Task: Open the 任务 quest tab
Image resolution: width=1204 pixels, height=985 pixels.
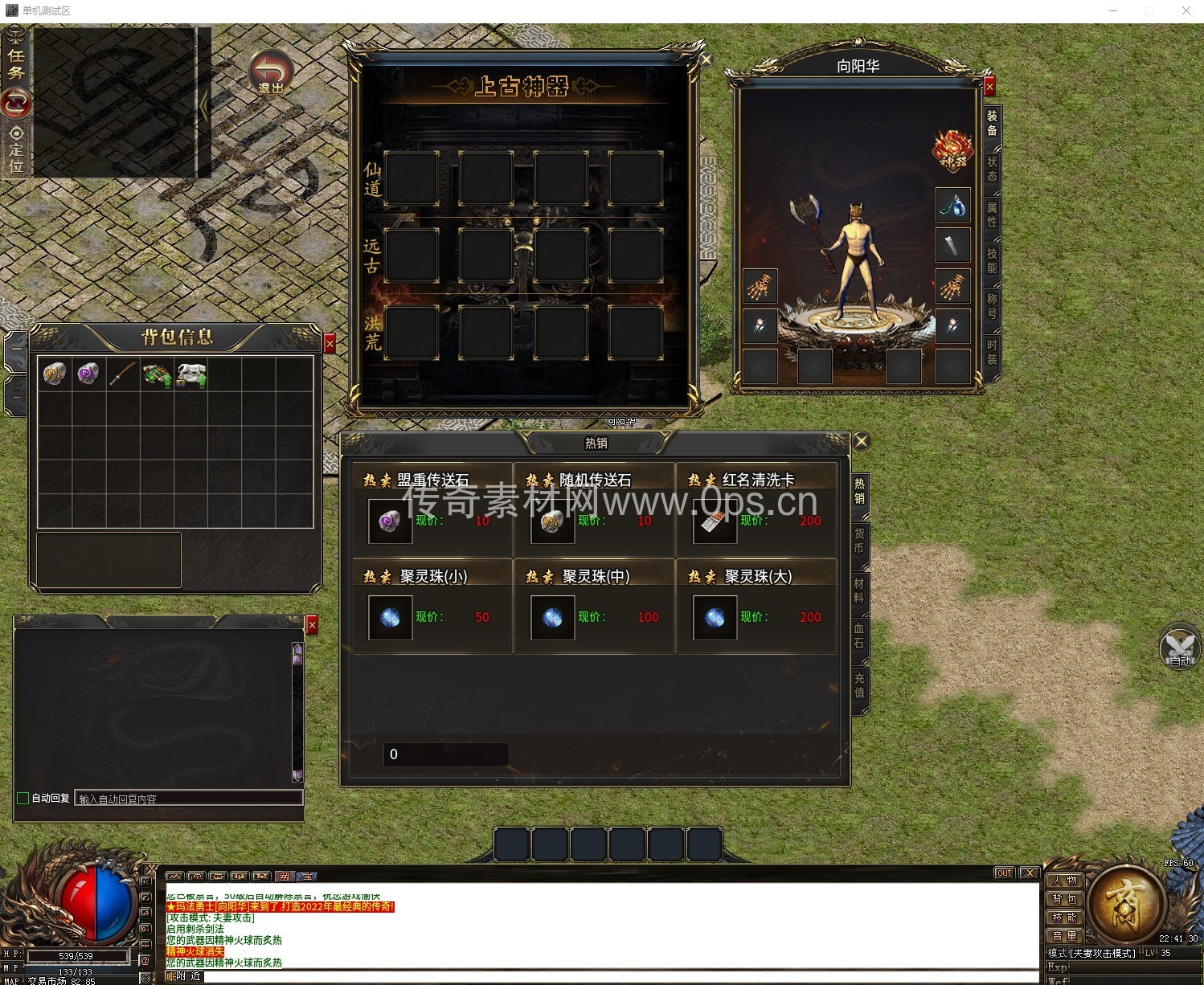Action: coord(16,63)
